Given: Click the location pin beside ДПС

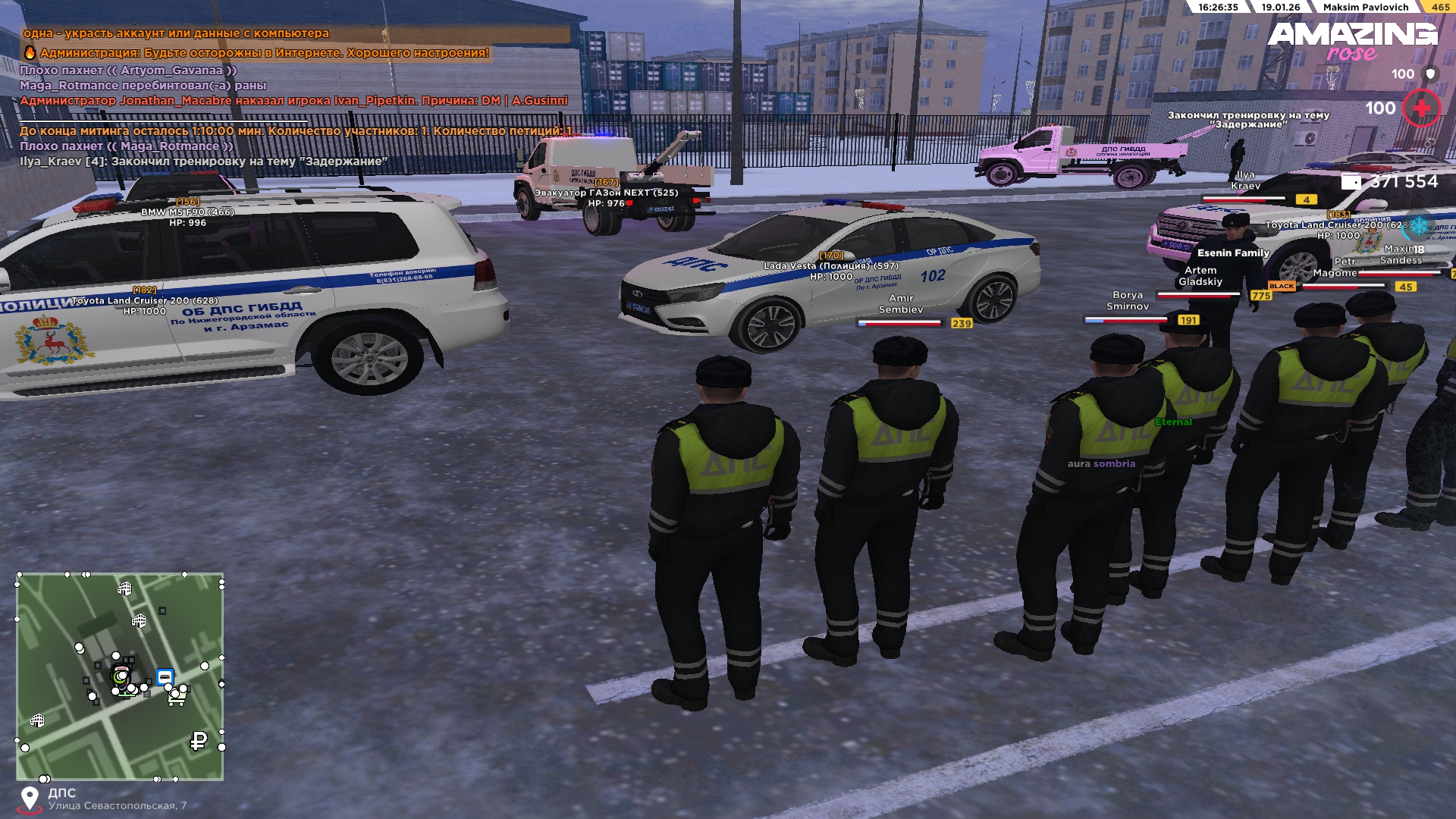Looking at the screenshot, I should pos(30,799).
